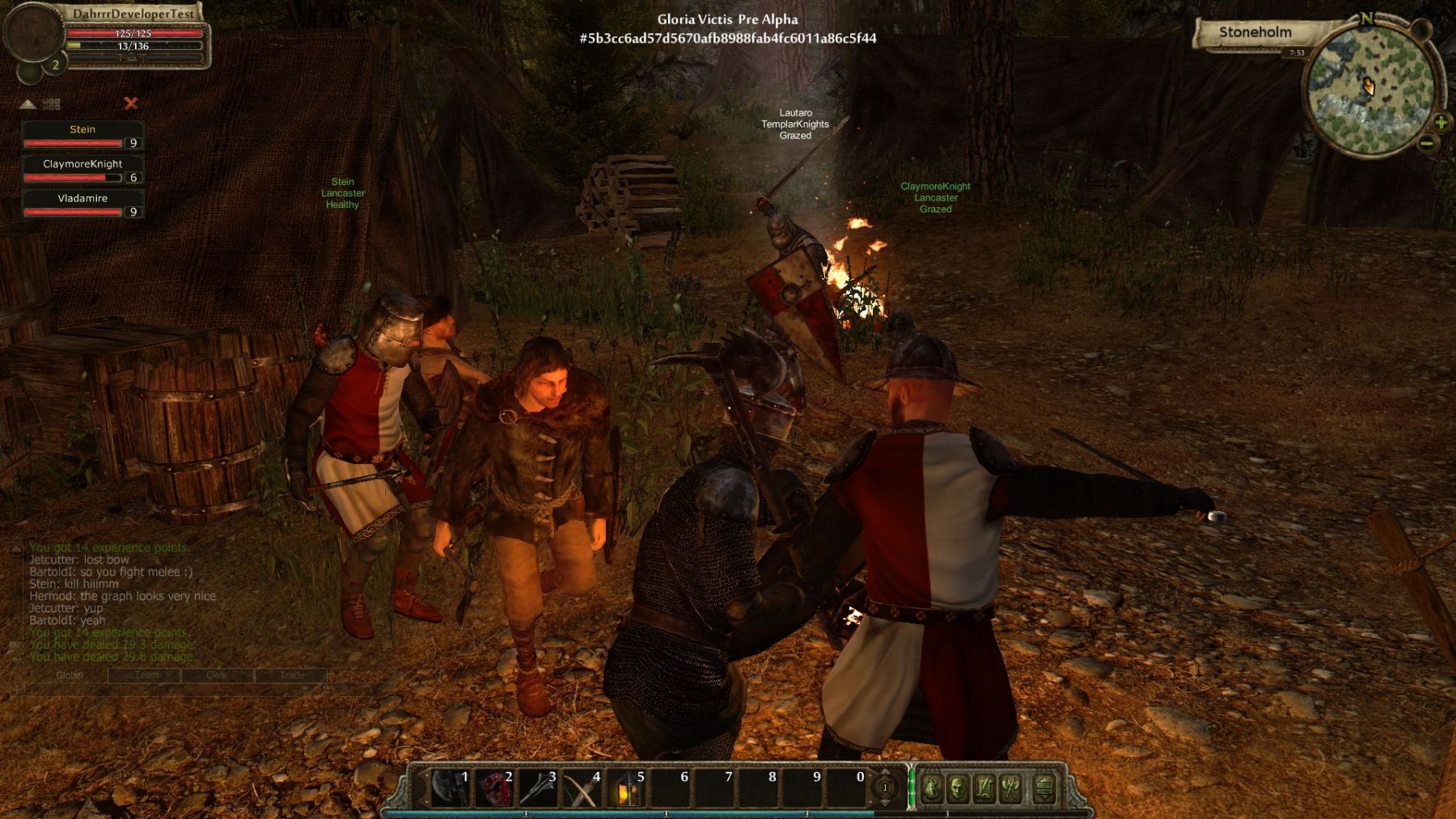1456x819 pixels.
Task: Open the crossed axes menu icon
Action: [1010, 788]
